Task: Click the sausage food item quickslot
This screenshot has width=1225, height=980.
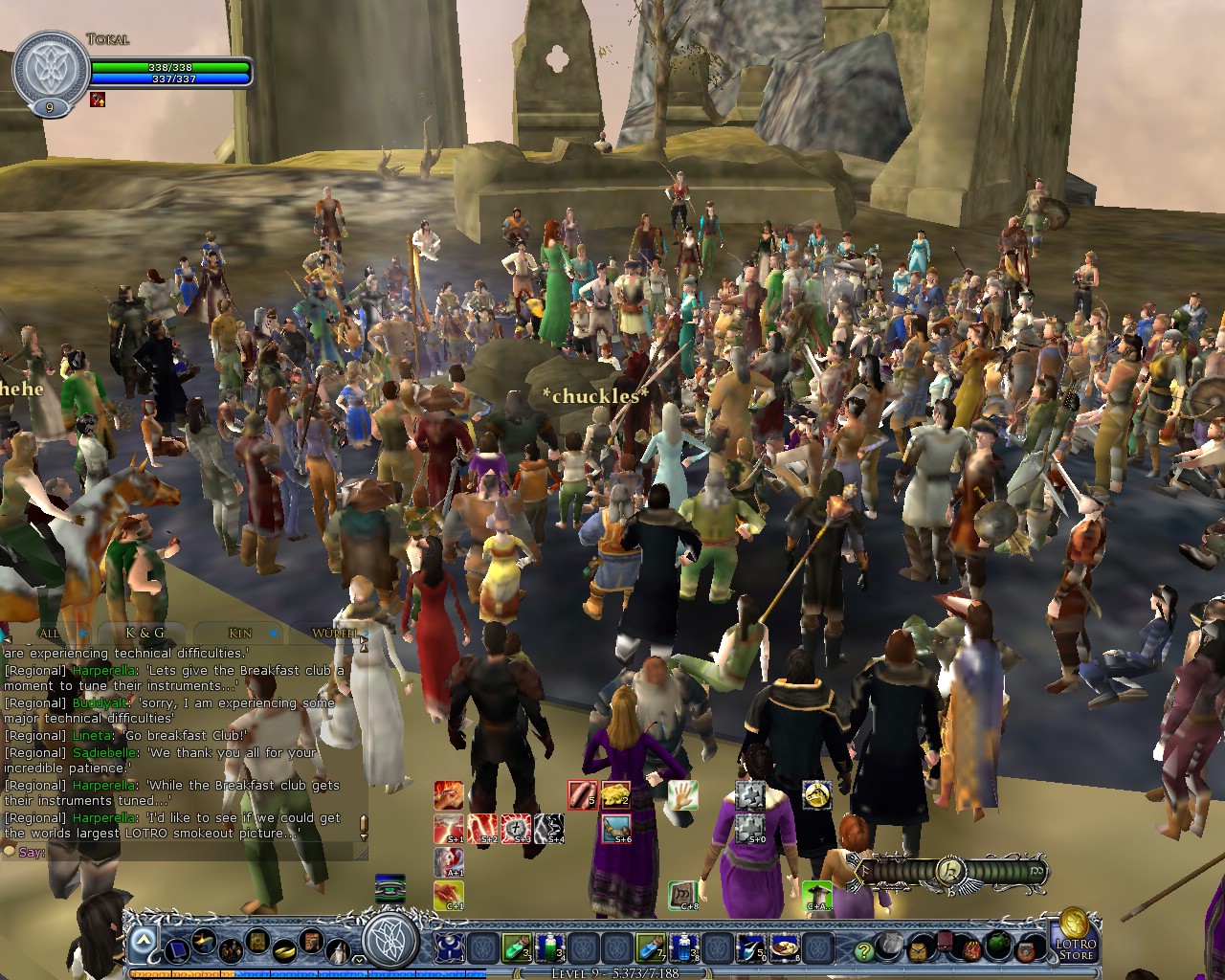Action: (x=581, y=796)
